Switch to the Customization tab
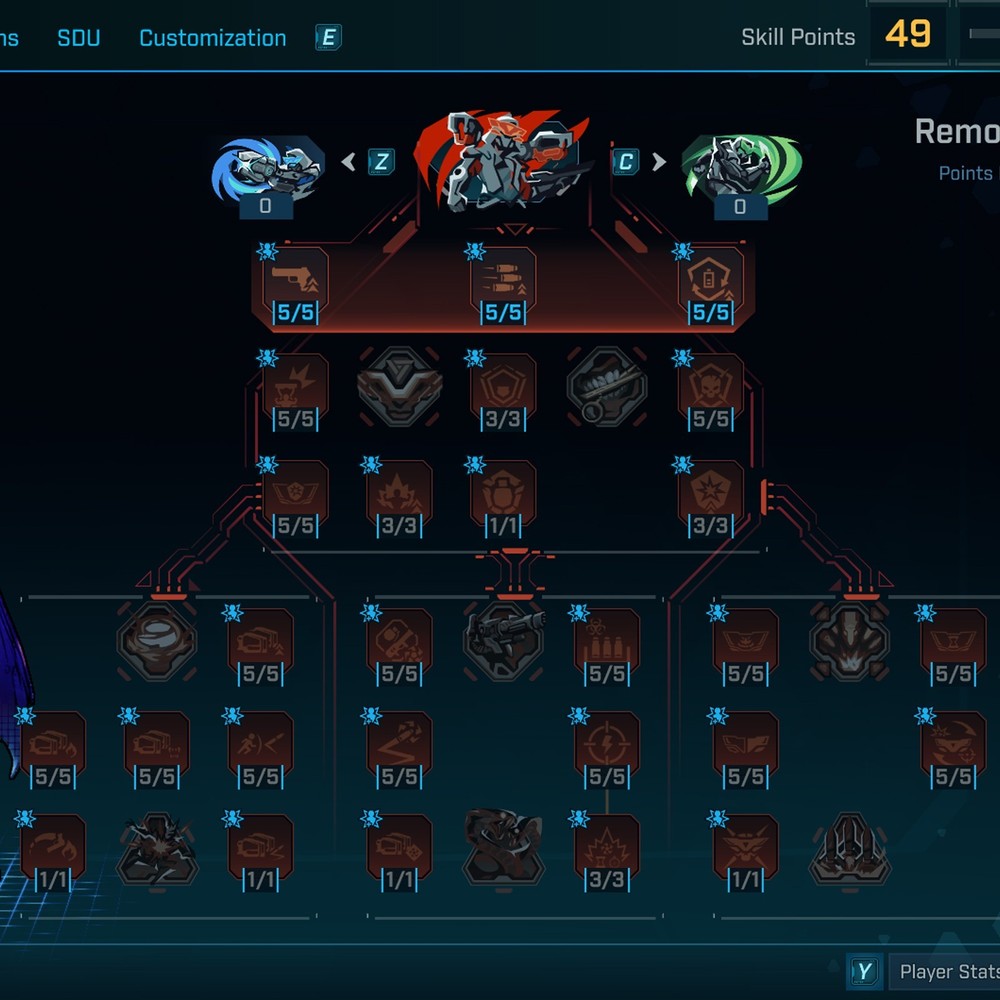The image size is (1000, 1000). point(212,38)
